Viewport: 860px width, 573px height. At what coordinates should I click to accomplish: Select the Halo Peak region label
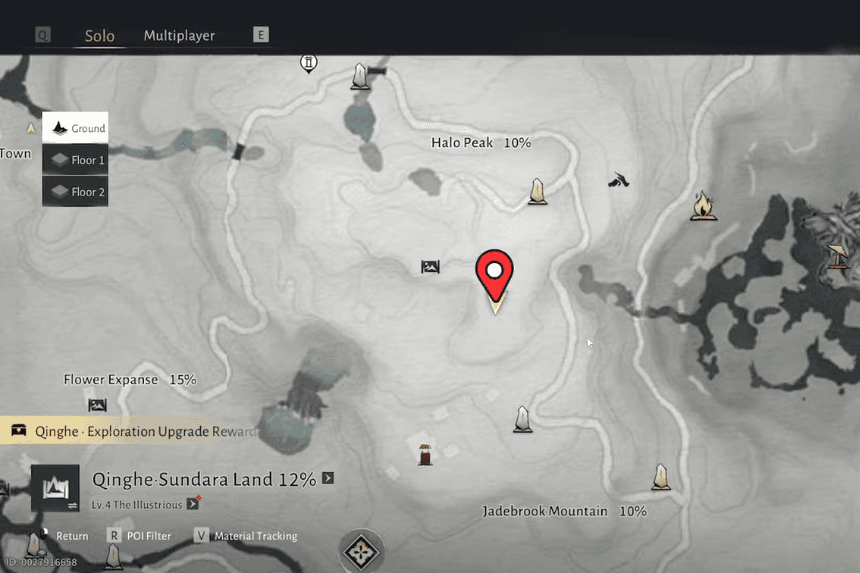pos(480,143)
